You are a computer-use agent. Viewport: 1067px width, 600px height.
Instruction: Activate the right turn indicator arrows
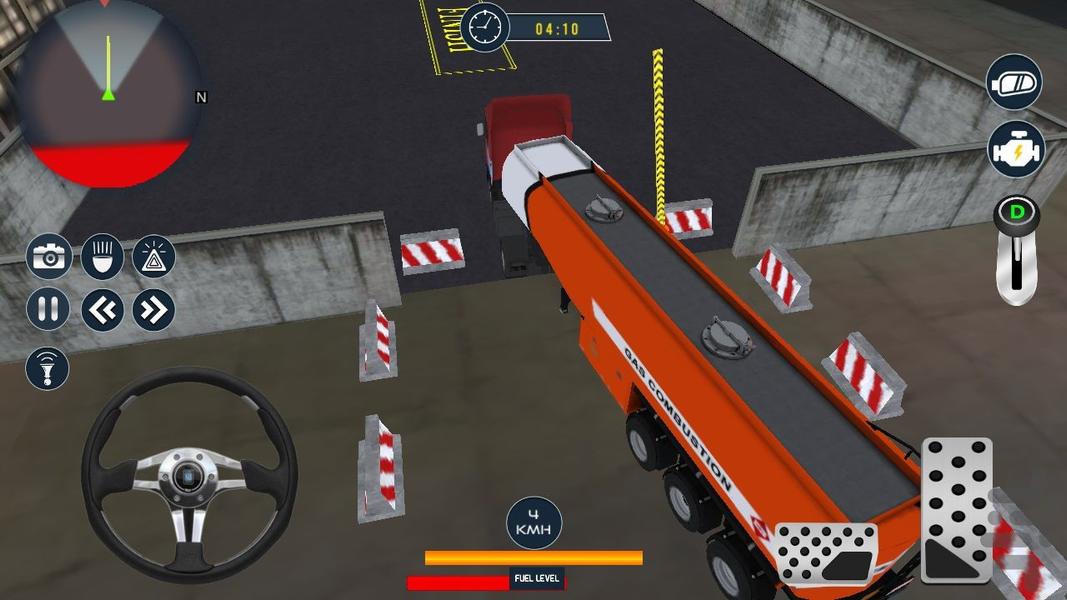point(154,309)
